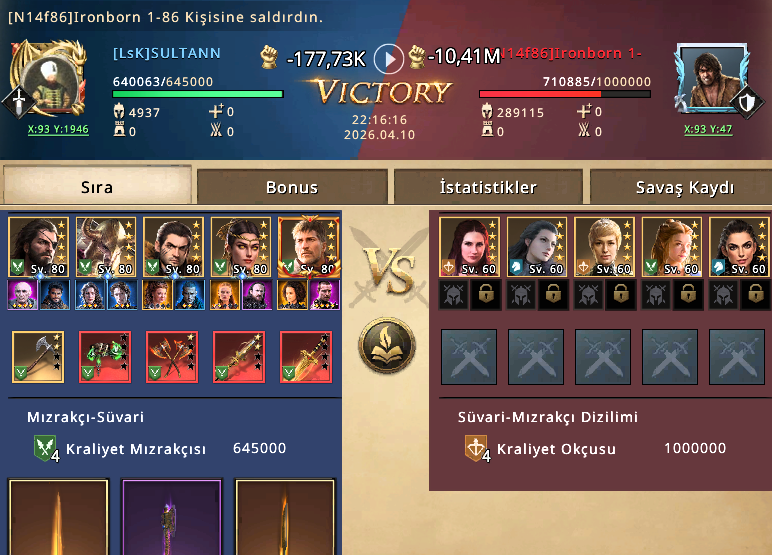Select the red-haired defender hero portrait
772x555 pixels.
[469, 247]
